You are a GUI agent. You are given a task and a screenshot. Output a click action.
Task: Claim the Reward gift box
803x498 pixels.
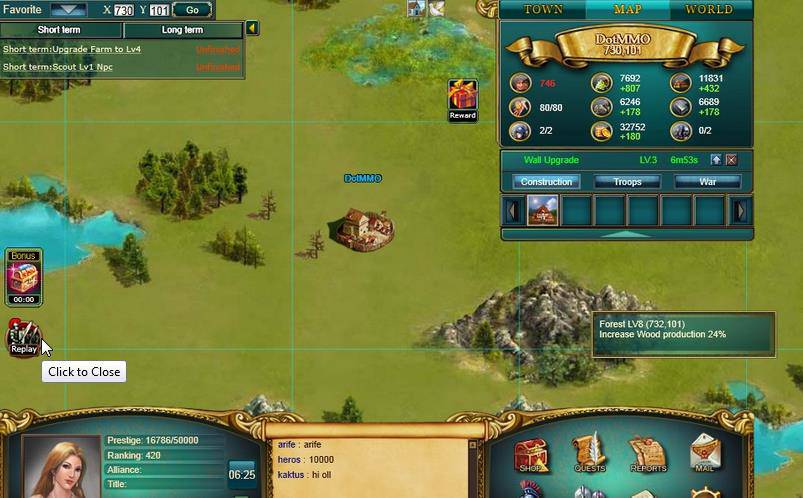coord(462,97)
